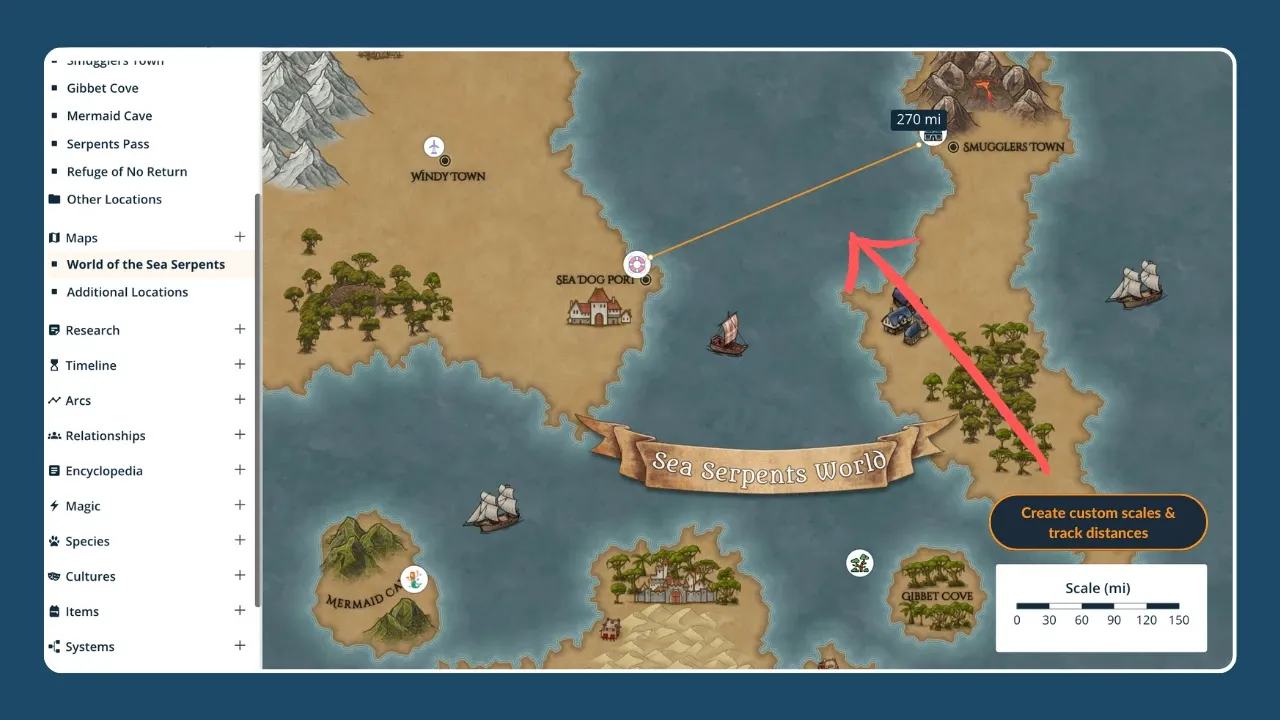Viewport: 1280px width, 720px height.
Task: Open the Timeline hourglass icon in sidebar
Action: pyautogui.click(x=54, y=365)
